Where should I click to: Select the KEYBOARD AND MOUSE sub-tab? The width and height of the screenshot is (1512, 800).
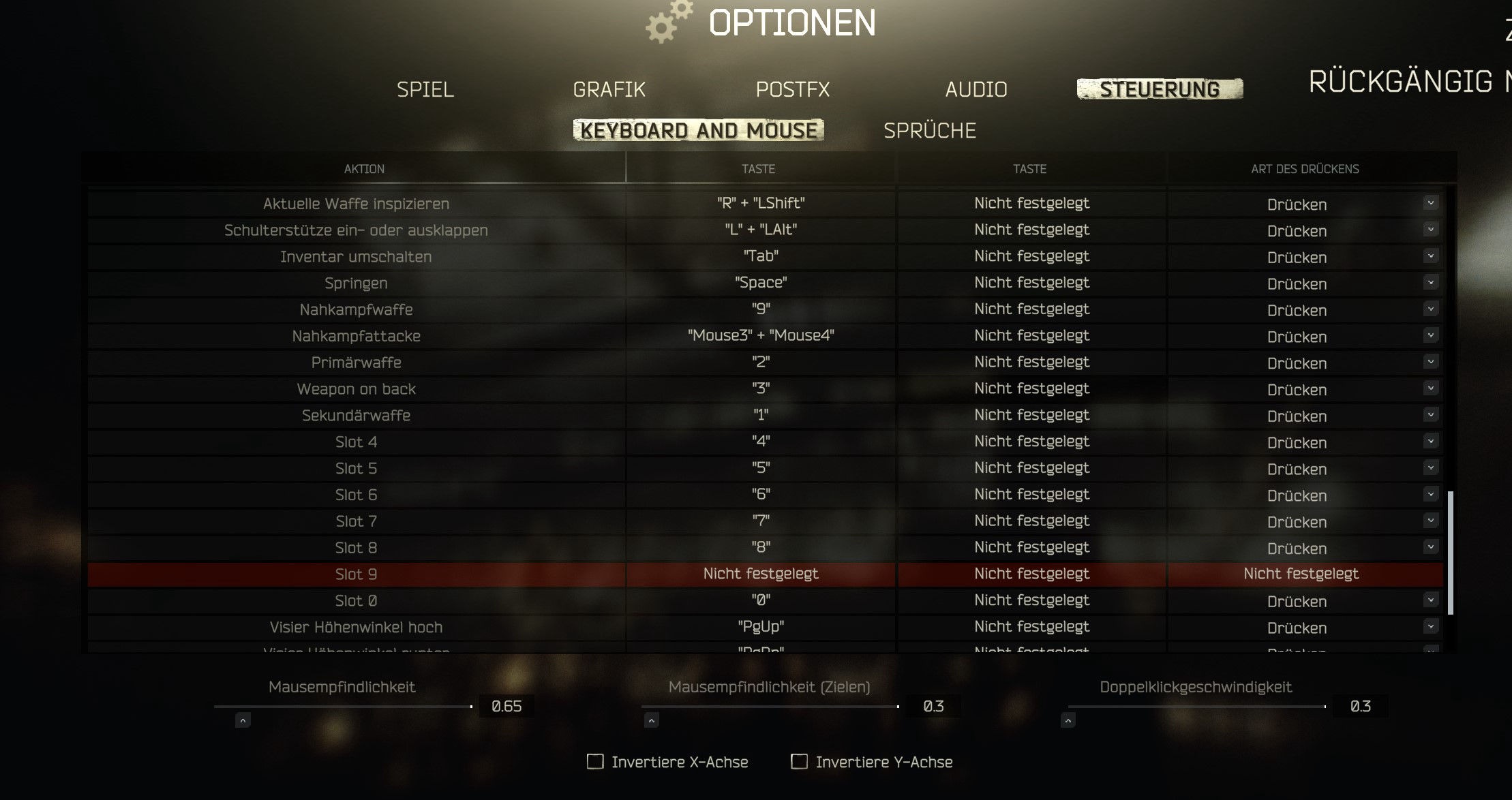coord(698,130)
